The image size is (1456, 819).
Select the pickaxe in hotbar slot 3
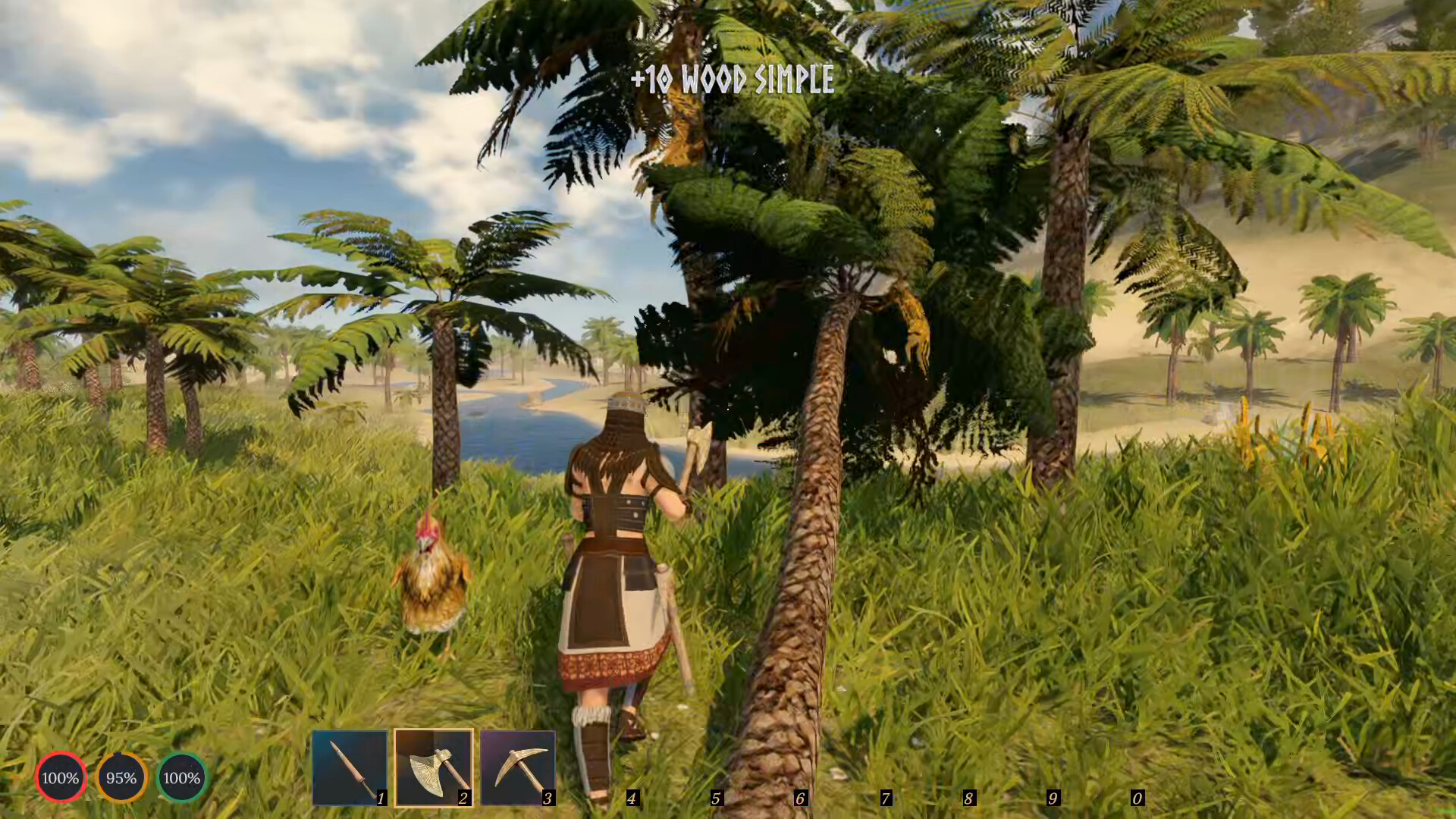[519, 766]
